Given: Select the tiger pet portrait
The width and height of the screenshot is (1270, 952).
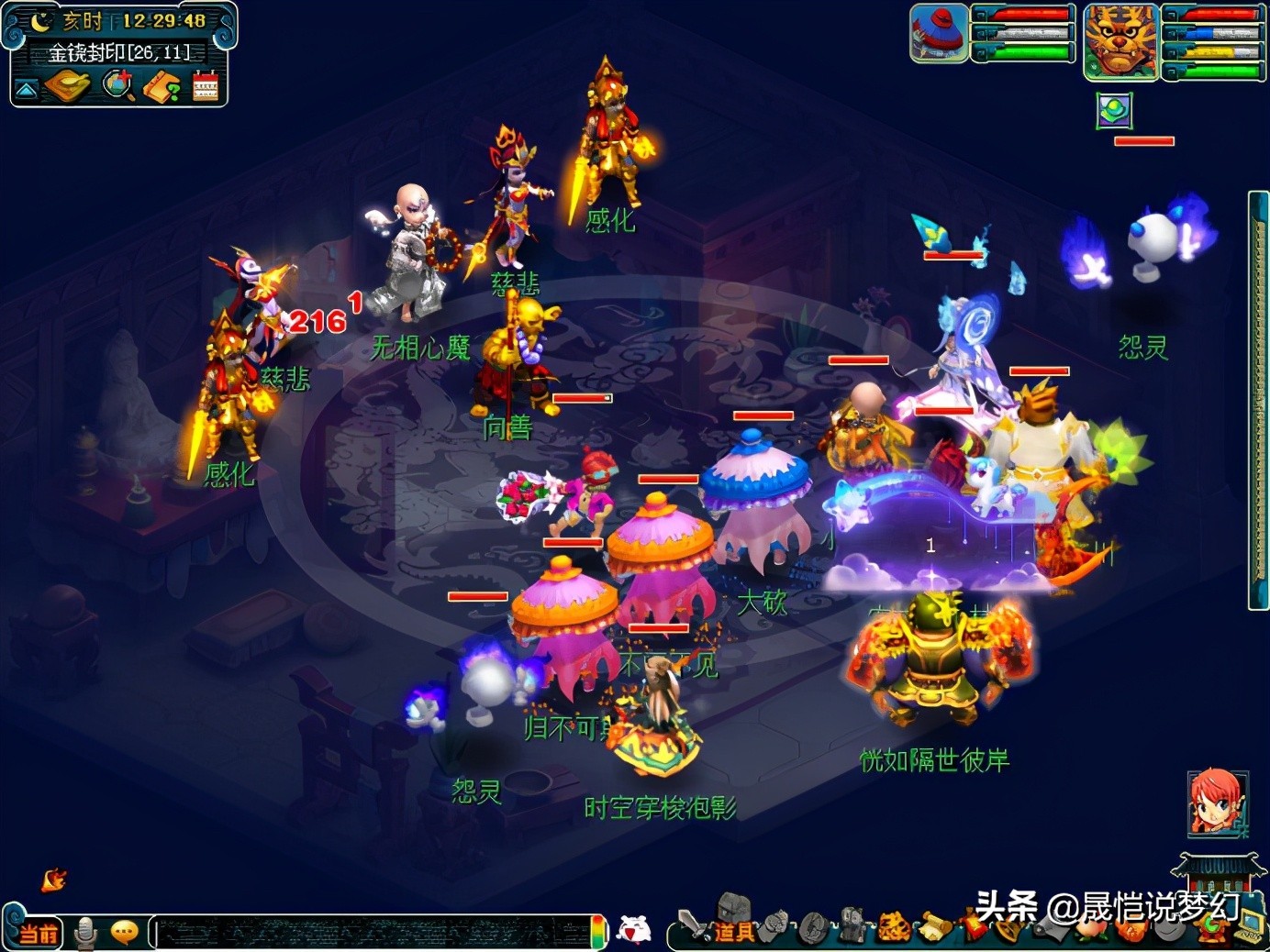Looking at the screenshot, I should click(1120, 40).
